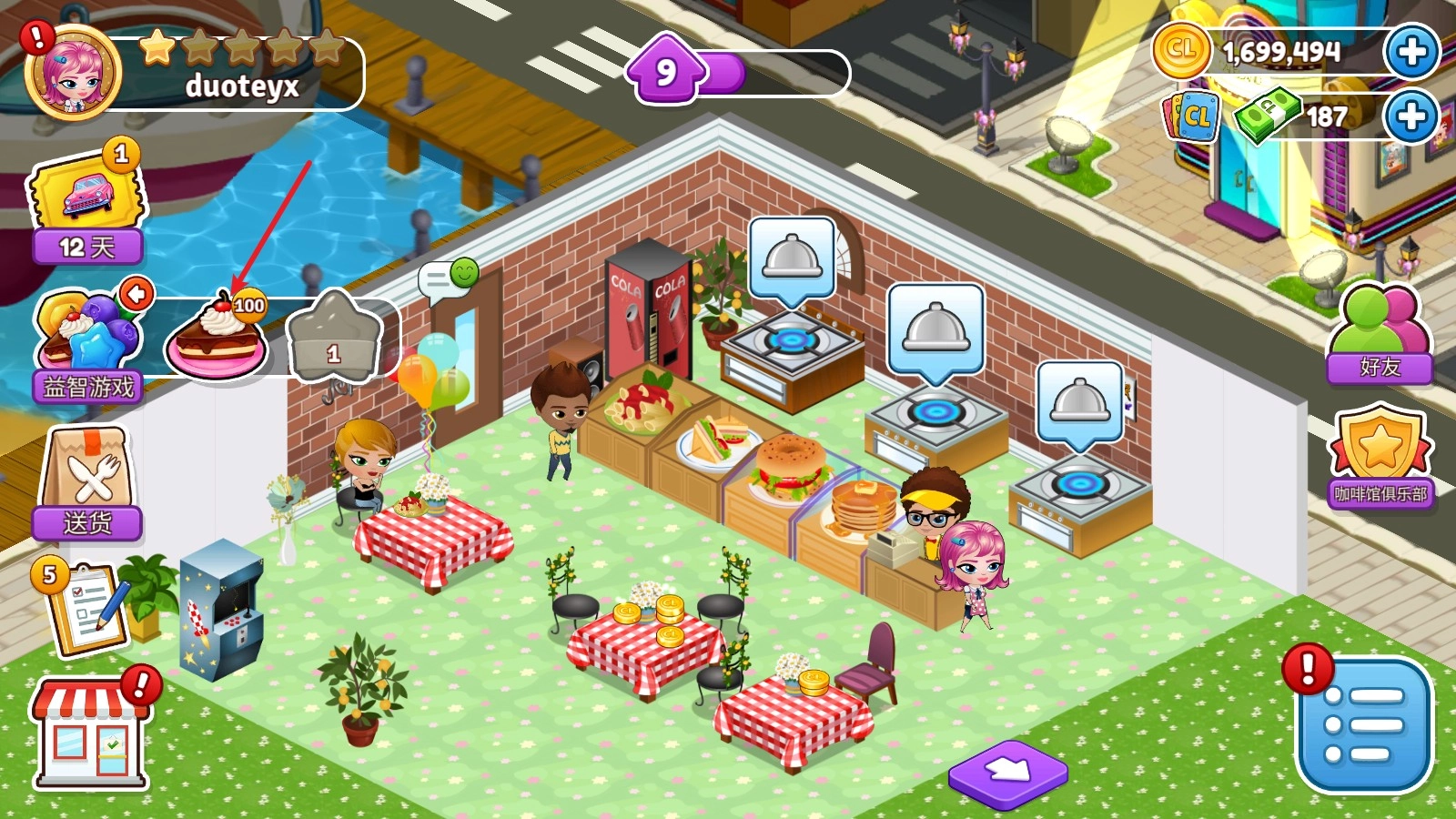Tap the serving dish above the left stove
The image size is (1456, 819).
[792, 258]
